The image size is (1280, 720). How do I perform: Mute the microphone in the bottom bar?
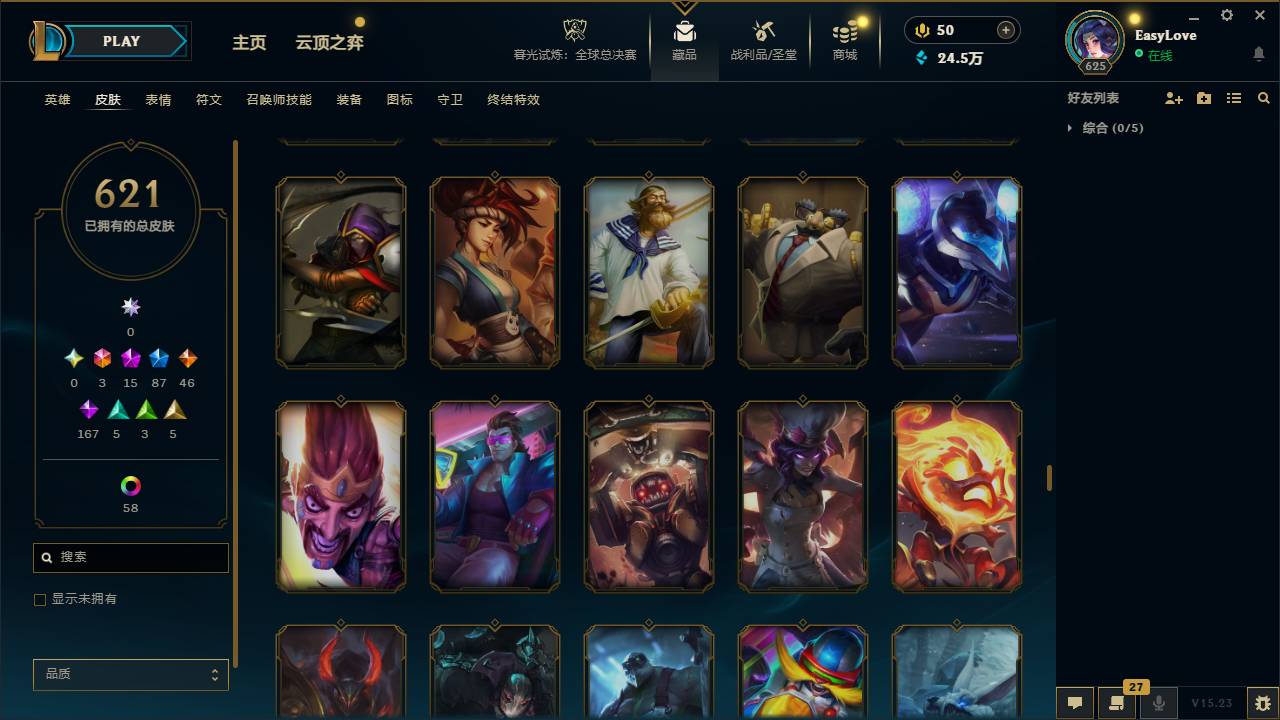(x=1159, y=703)
